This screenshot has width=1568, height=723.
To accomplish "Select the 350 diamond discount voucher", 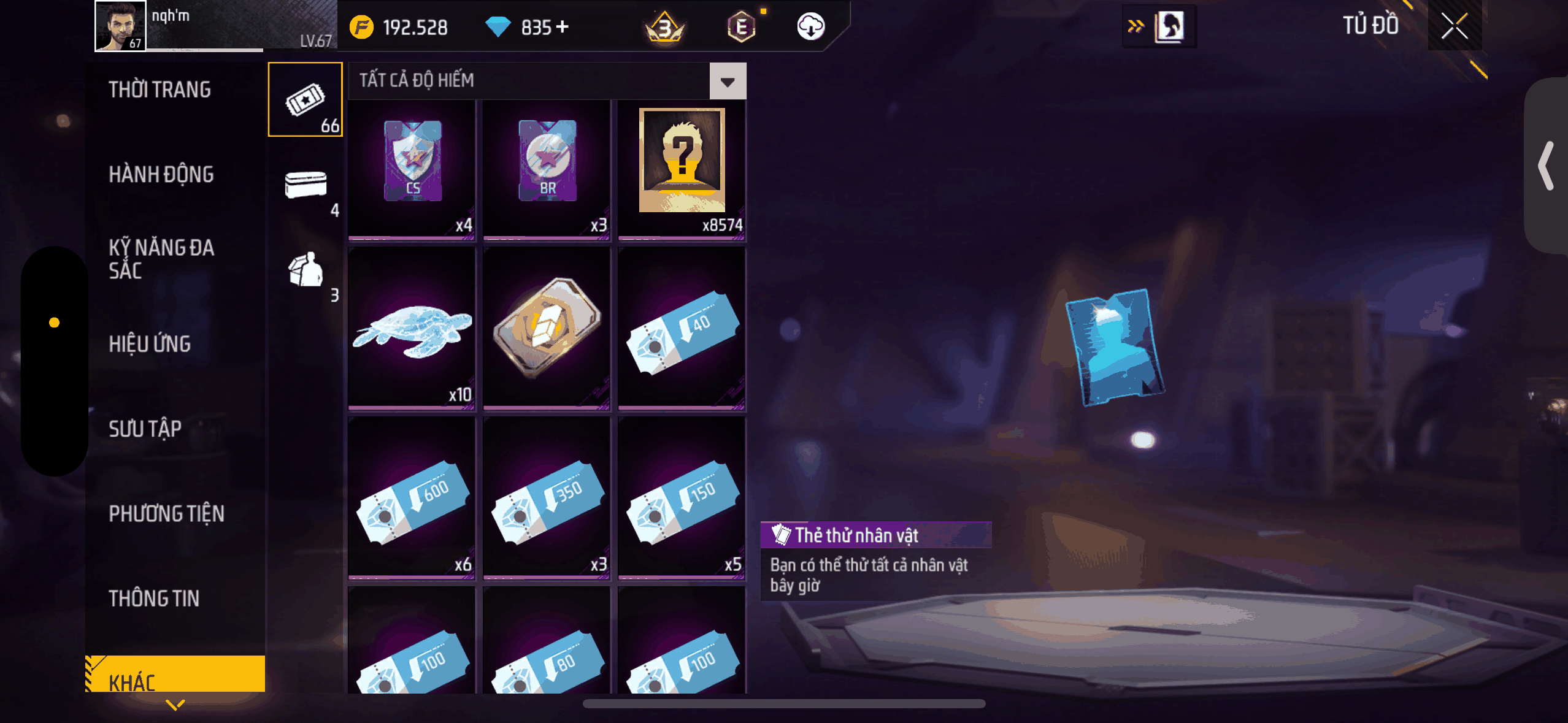I will [547, 497].
